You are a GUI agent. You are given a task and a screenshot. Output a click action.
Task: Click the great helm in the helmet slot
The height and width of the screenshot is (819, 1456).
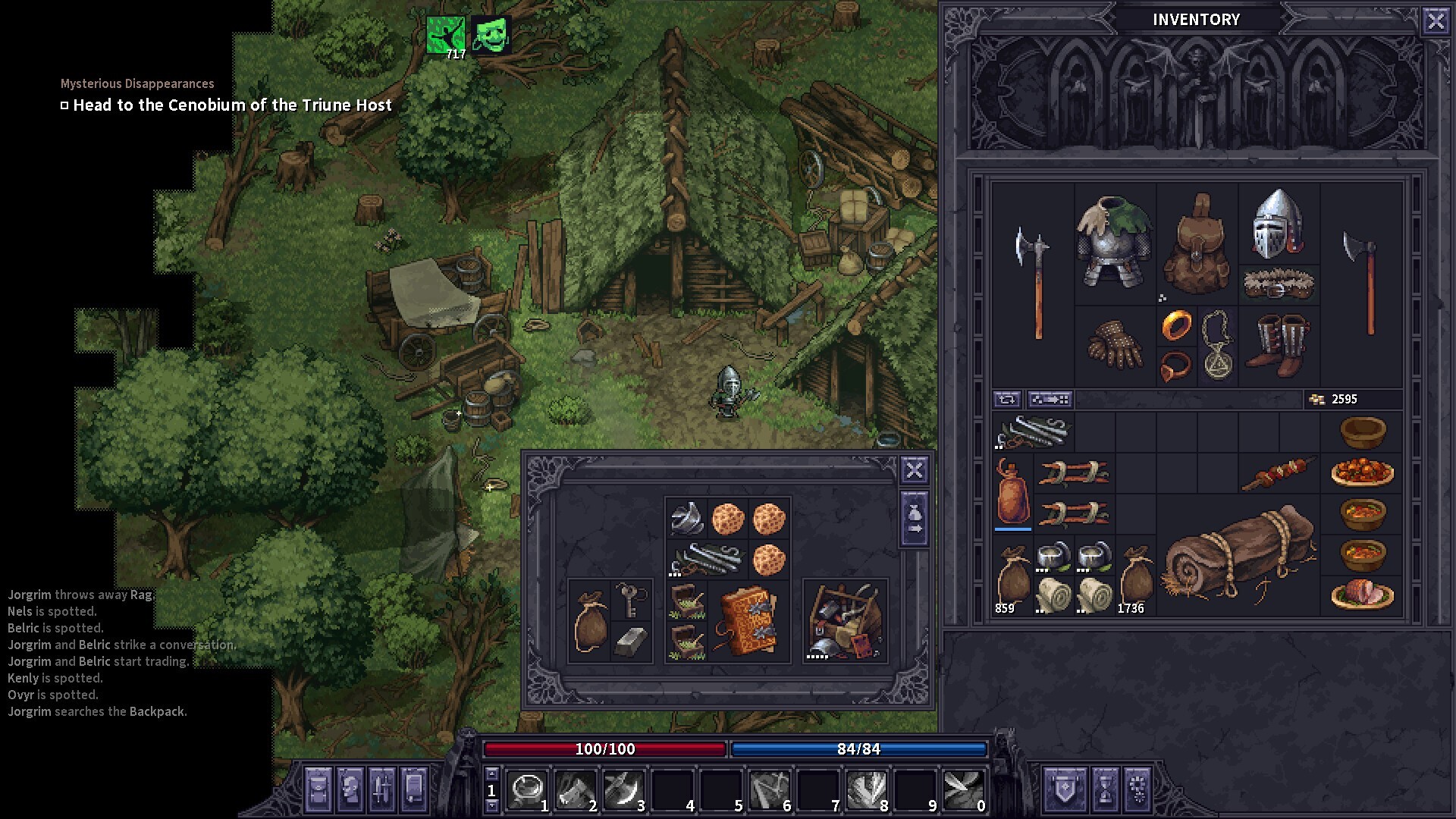coord(1279,224)
